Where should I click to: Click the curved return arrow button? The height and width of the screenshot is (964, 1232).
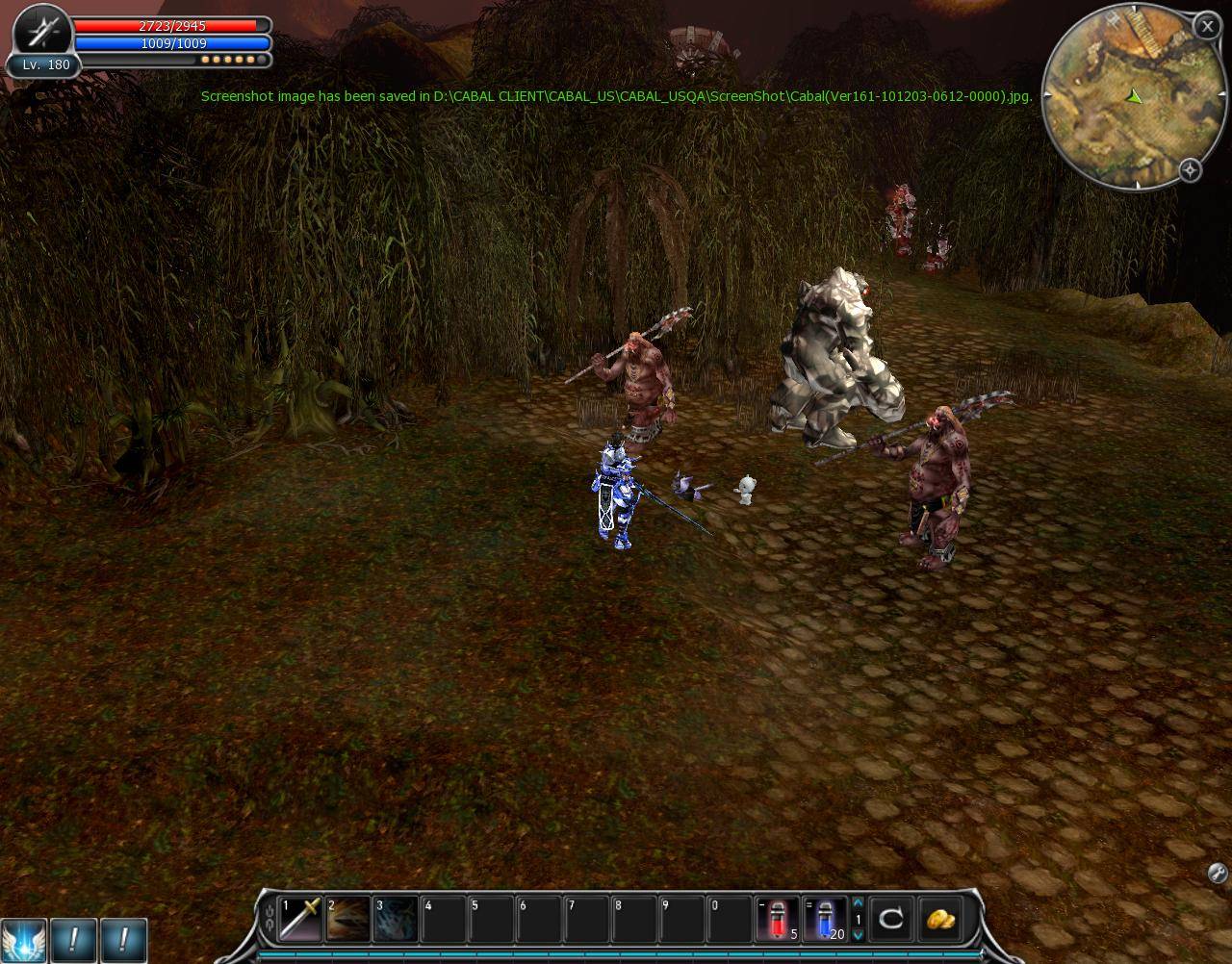(x=891, y=919)
